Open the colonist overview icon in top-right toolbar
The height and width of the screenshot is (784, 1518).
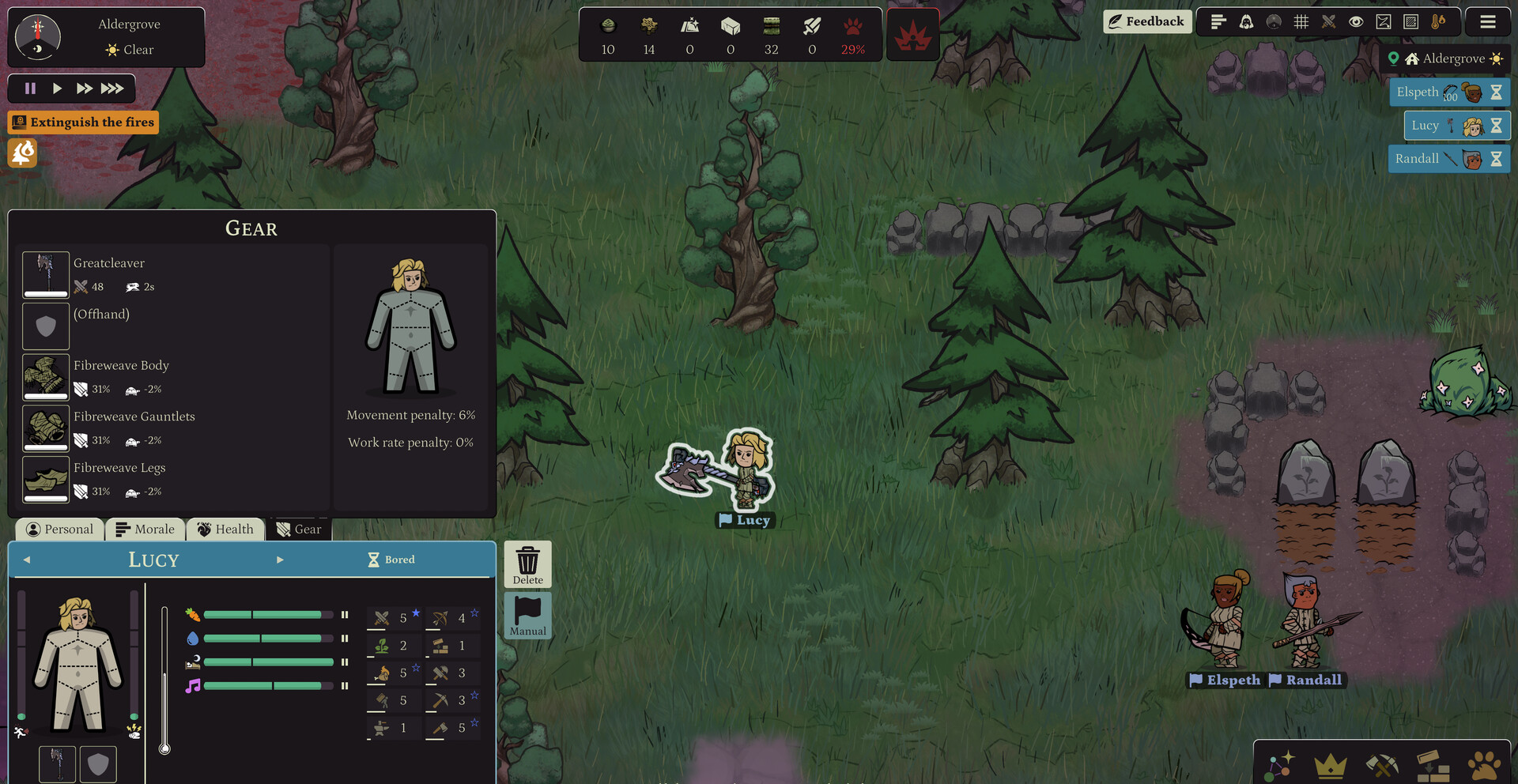click(1246, 22)
